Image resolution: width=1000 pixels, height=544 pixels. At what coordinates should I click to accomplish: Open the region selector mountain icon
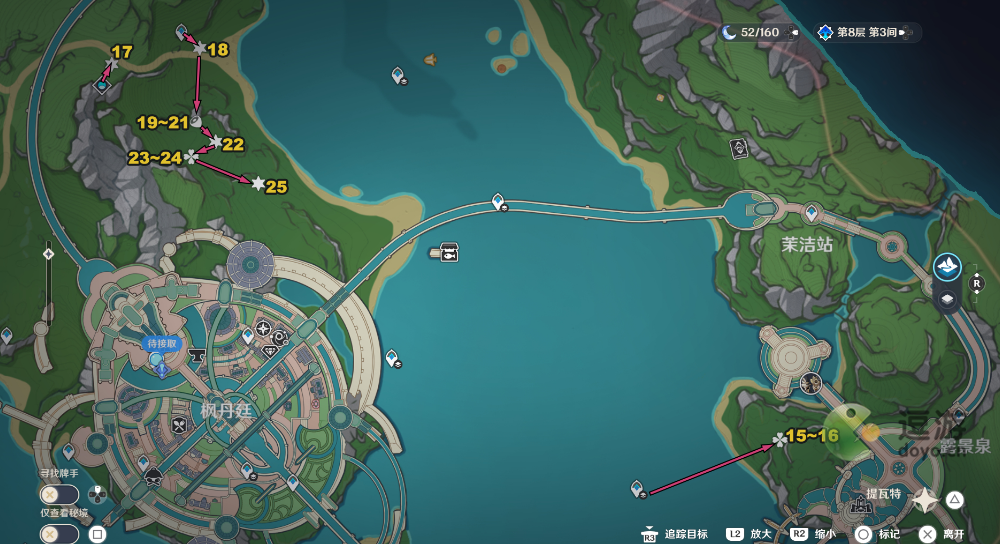tap(947, 266)
